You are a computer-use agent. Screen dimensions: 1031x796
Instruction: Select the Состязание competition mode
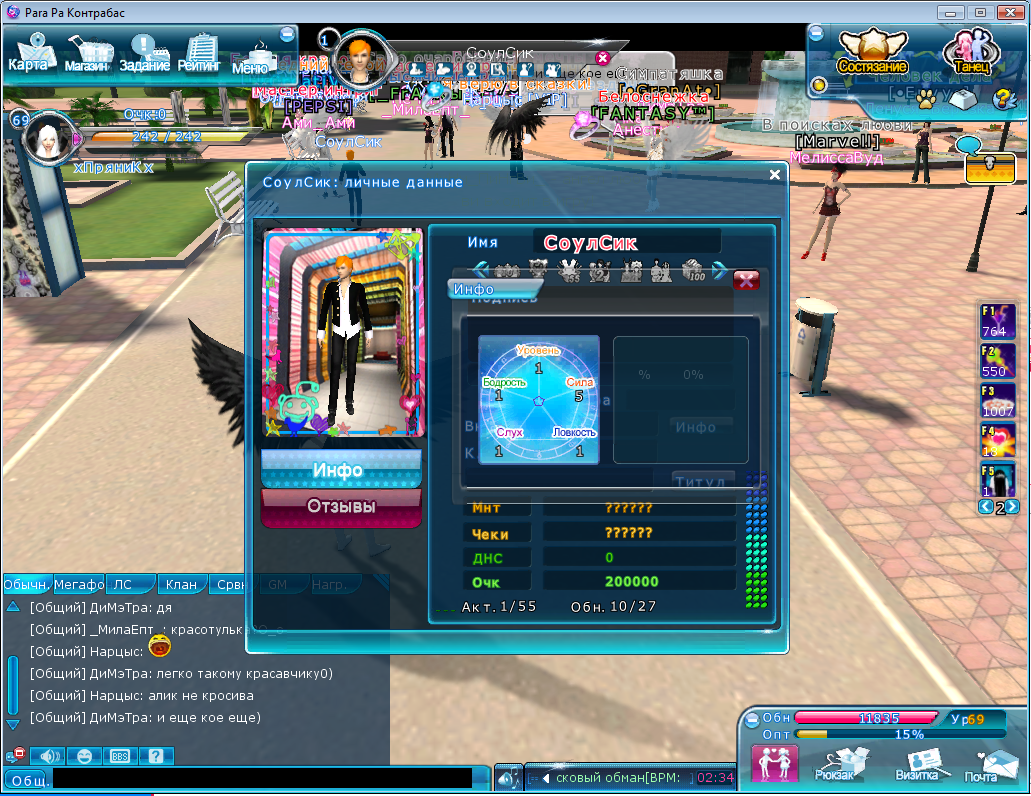coord(865,50)
